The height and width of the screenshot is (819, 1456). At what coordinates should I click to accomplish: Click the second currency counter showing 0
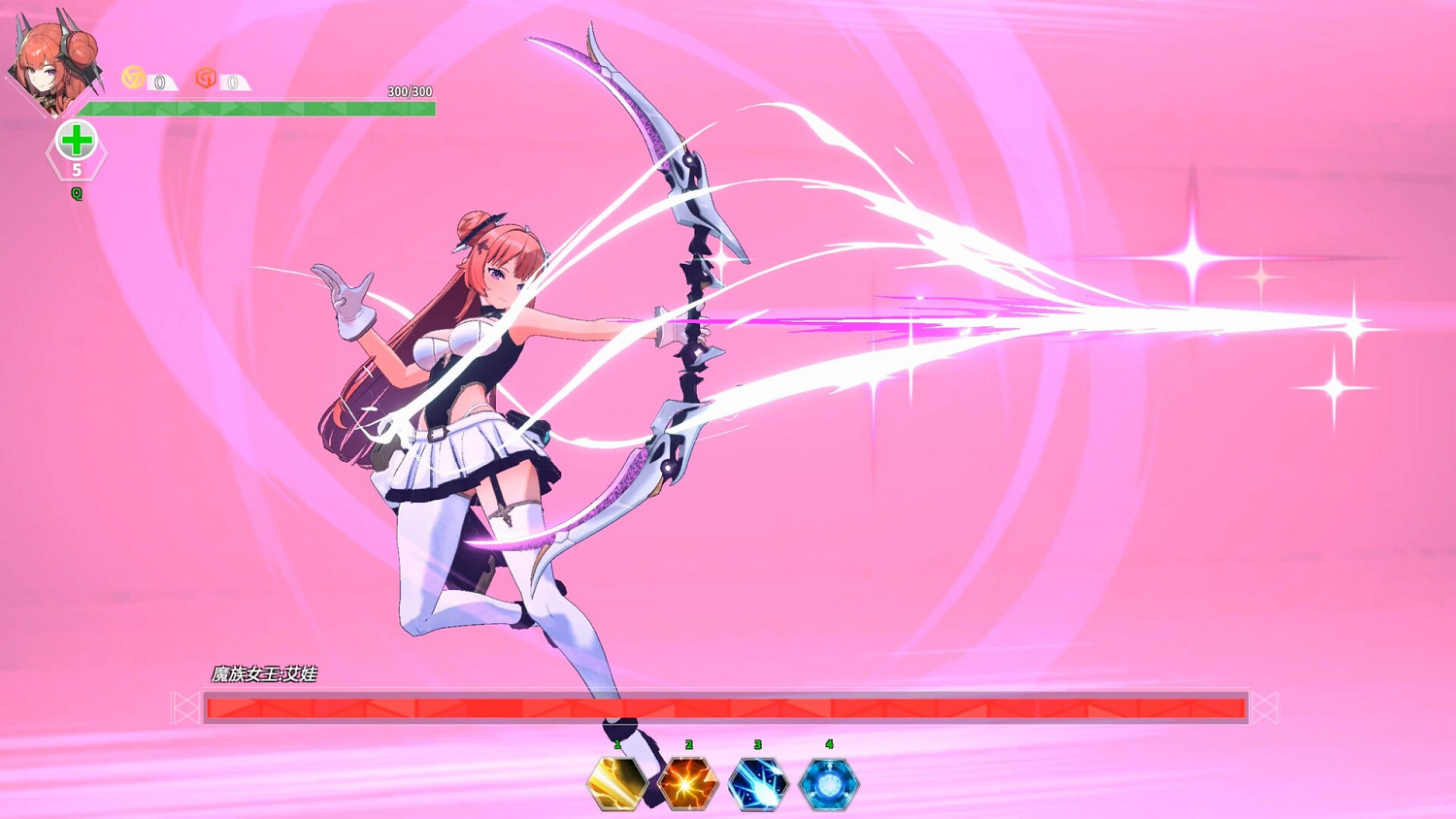pos(233,82)
